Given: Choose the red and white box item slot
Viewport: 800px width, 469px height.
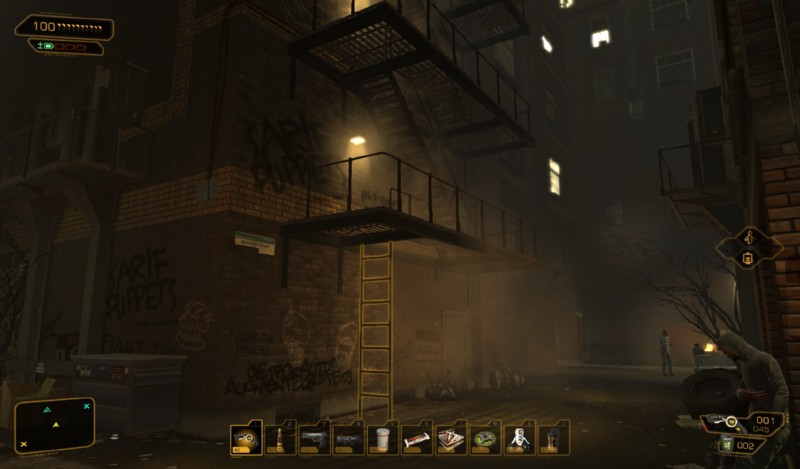Looking at the screenshot, I should 451,438.
